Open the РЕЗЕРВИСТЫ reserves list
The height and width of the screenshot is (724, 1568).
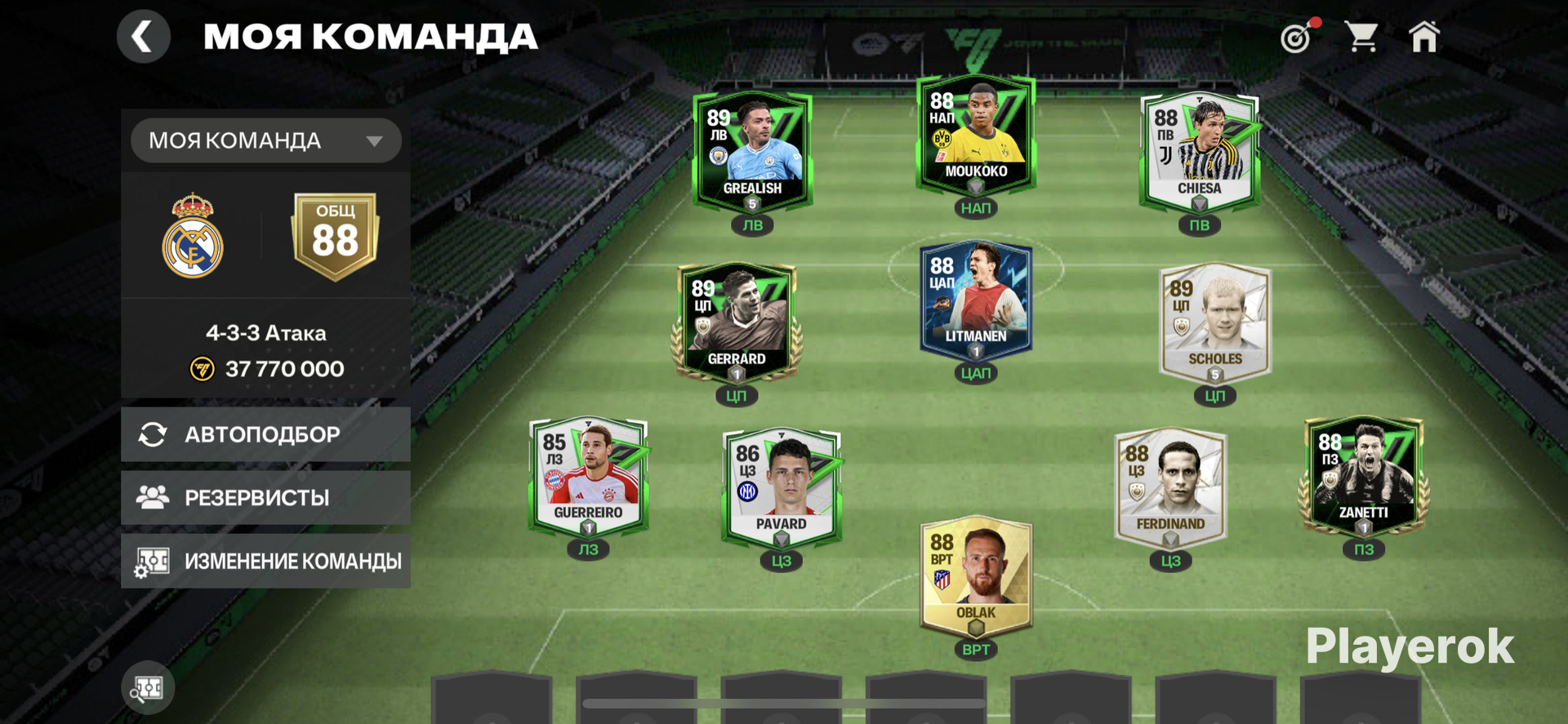265,497
